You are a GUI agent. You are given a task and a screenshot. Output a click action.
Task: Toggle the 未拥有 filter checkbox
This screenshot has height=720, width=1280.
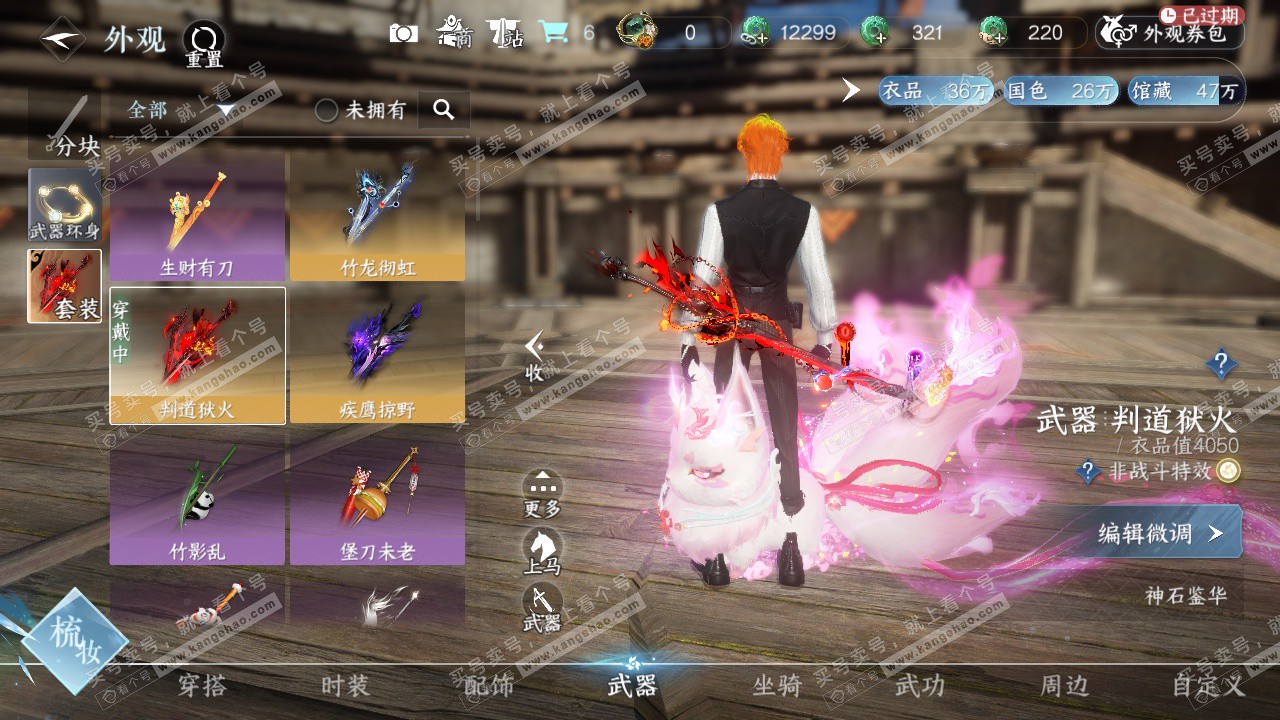[327, 110]
